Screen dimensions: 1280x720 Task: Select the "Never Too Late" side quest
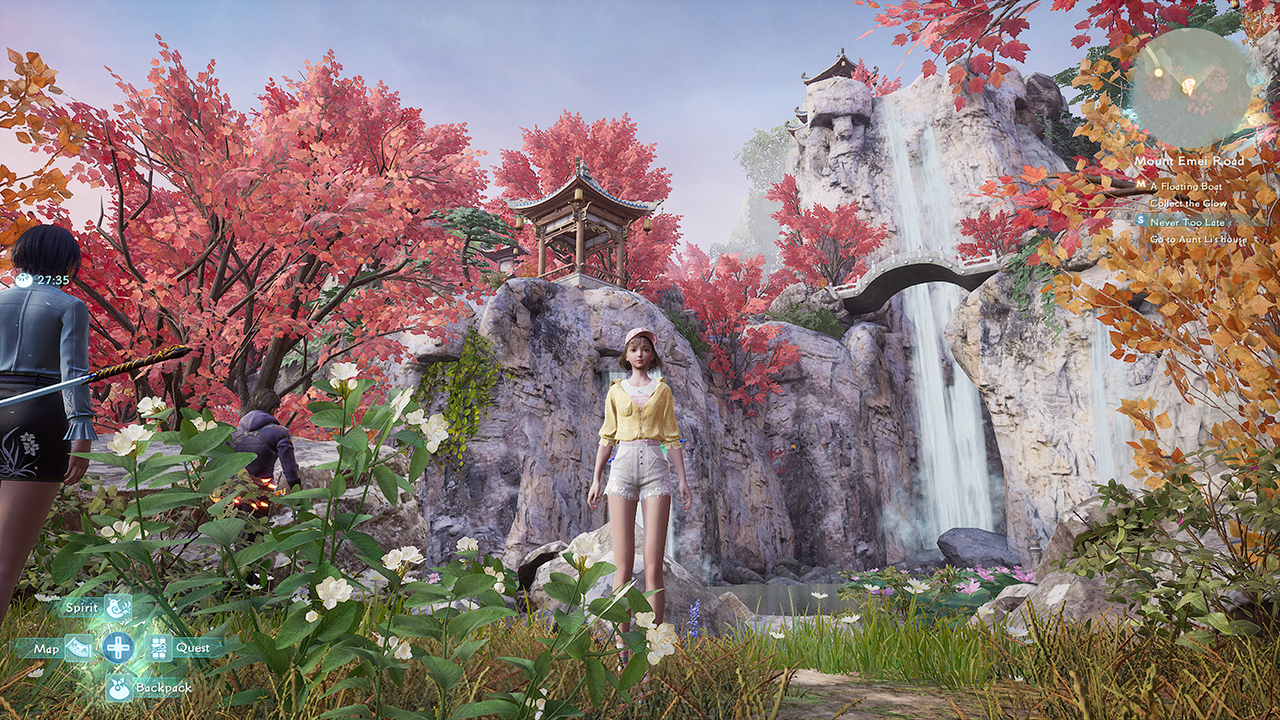pos(1187,222)
